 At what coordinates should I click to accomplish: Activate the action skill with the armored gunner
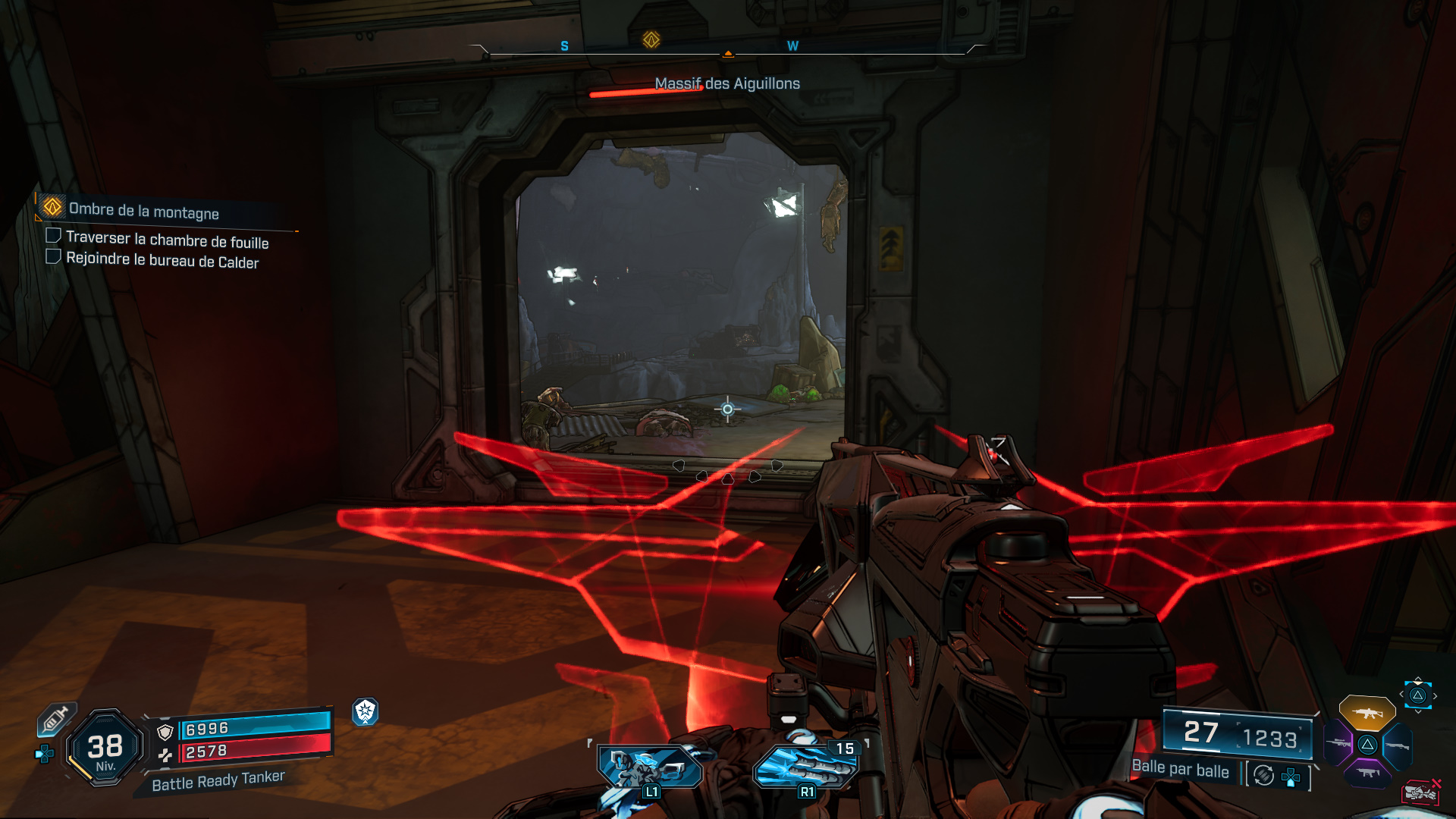tap(650, 767)
